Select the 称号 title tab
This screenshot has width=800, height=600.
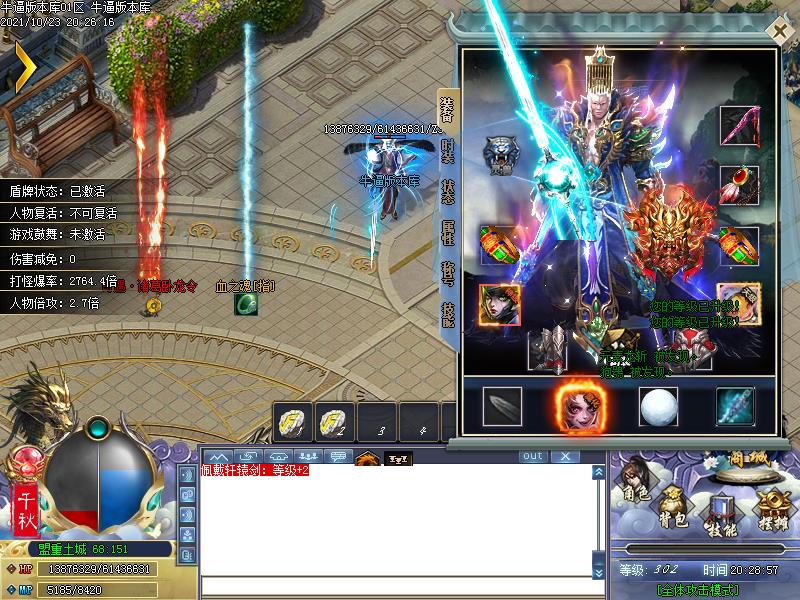pos(447,273)
